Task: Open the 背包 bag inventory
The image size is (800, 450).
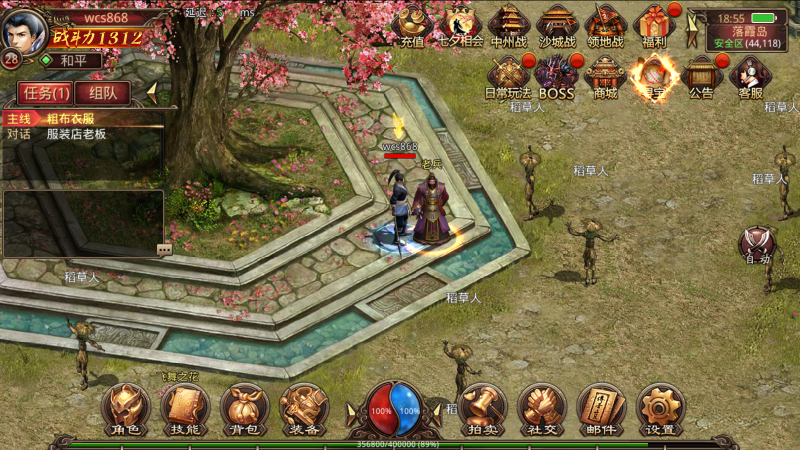Action: pos(244,409)
